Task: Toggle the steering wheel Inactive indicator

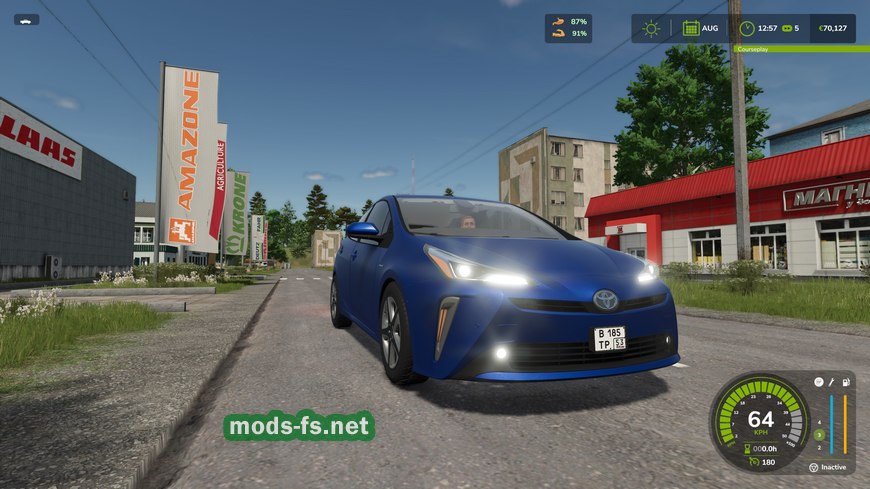Action: tap(812, 466)
